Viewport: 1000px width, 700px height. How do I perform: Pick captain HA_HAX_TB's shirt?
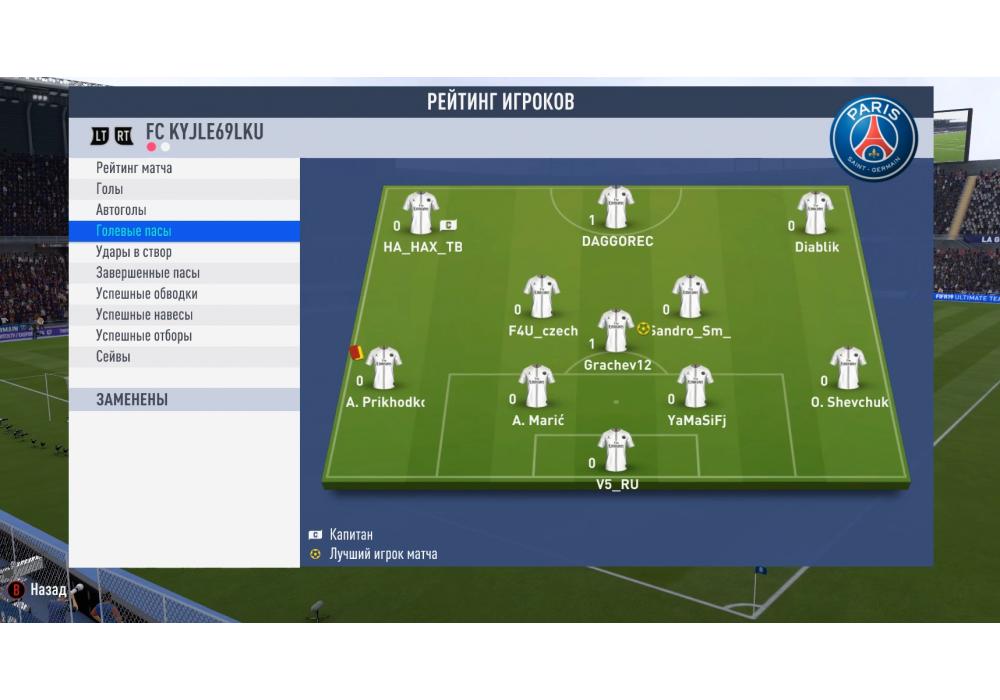tap(421, 213)
